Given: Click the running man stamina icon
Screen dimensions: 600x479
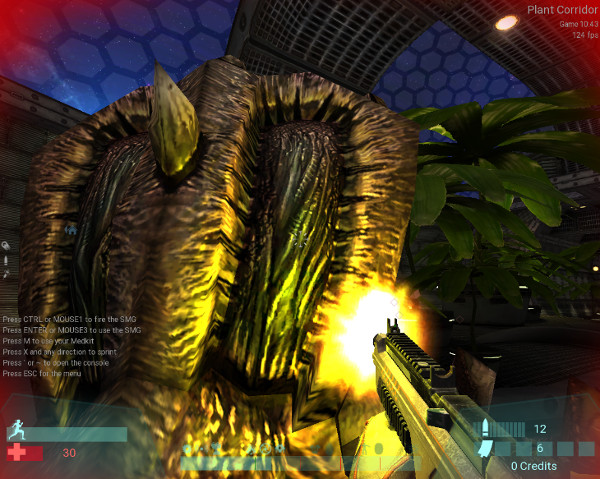Looking at the screenshot, I should pyautogui.click(x=16, y=431).
